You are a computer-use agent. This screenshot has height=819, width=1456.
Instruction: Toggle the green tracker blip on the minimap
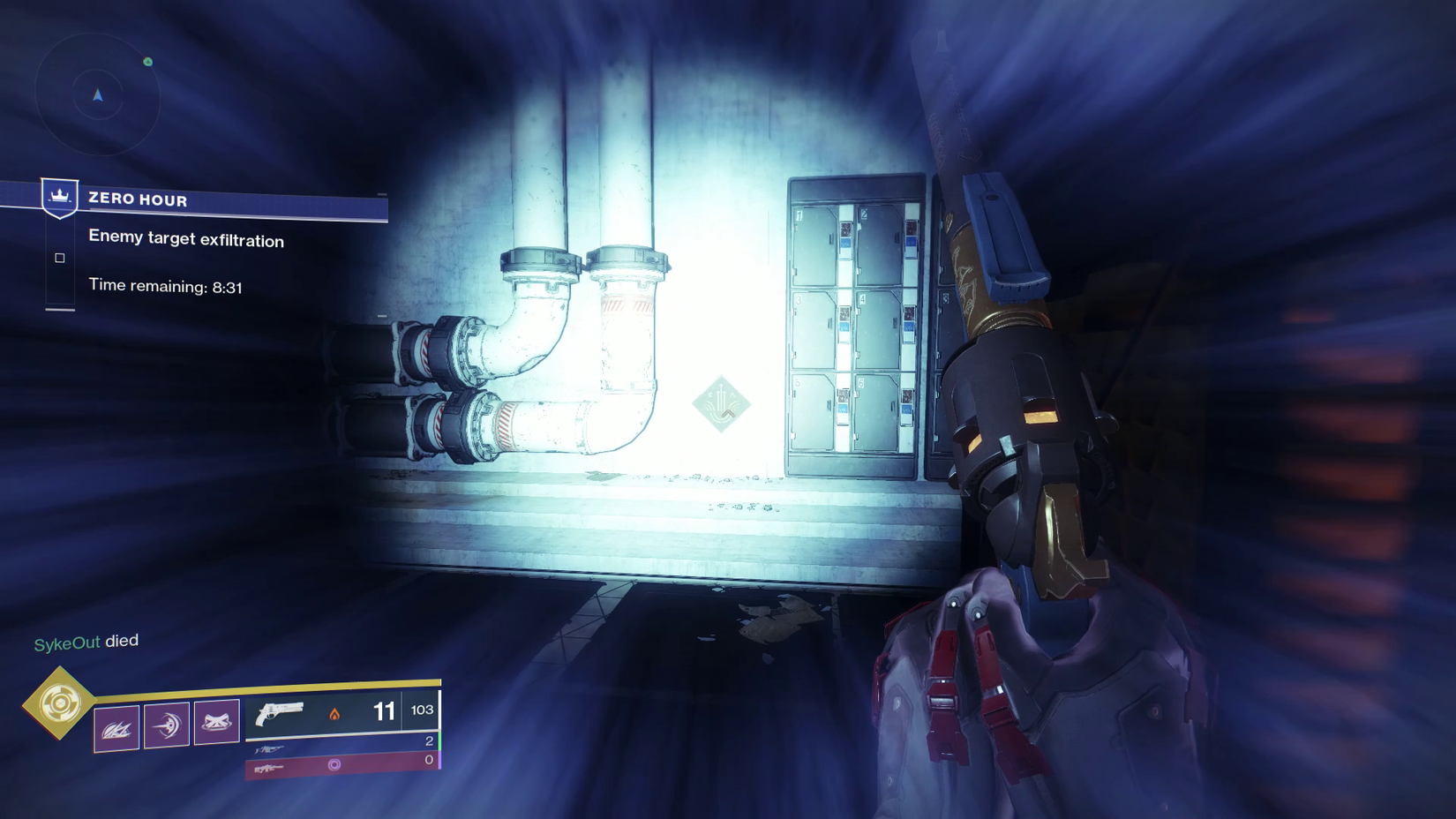click(146, 64)
